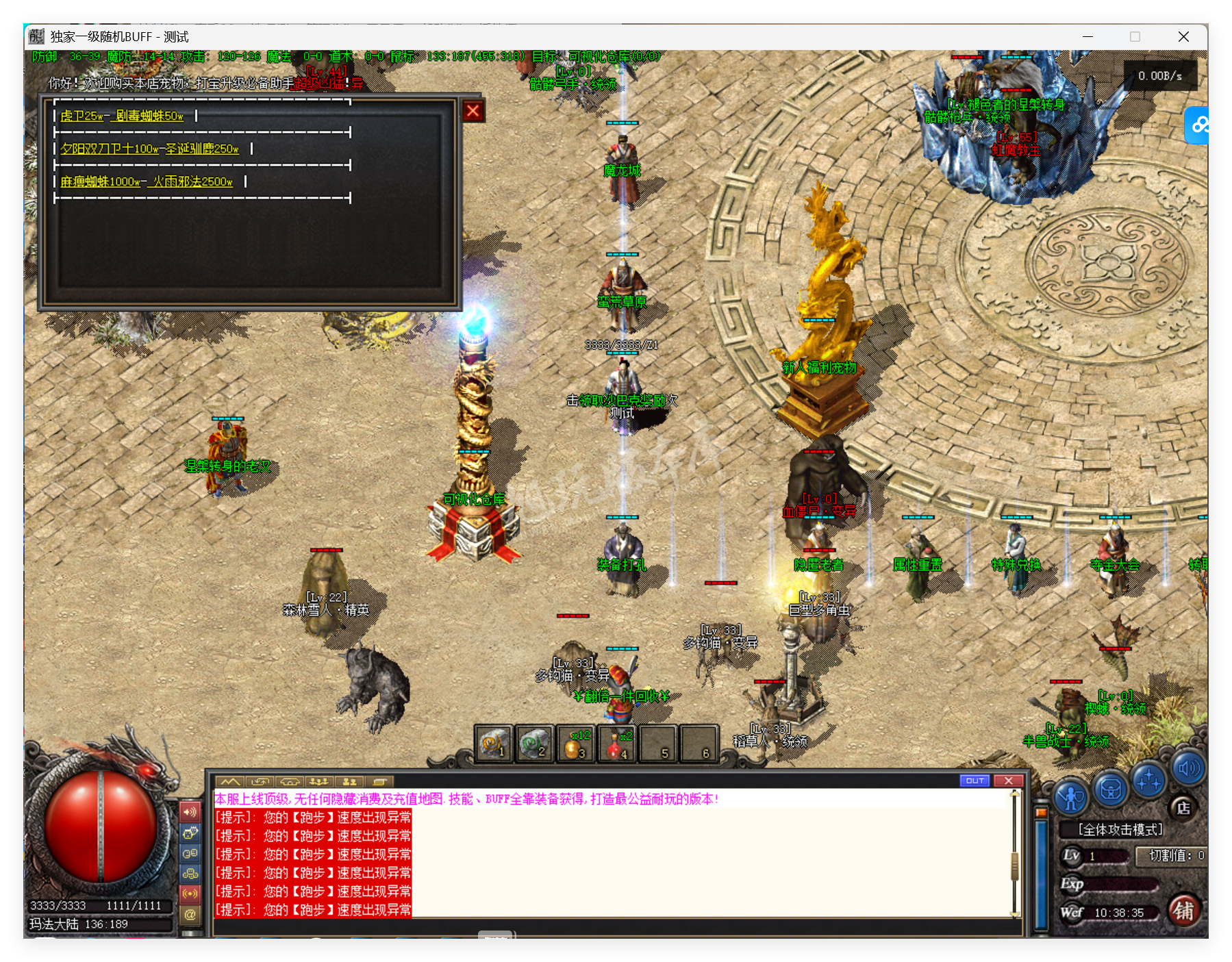This screenshot has width=1232, height=962.
Task: Open the skills panel with sparkle icon
Action: point(1149,781)
